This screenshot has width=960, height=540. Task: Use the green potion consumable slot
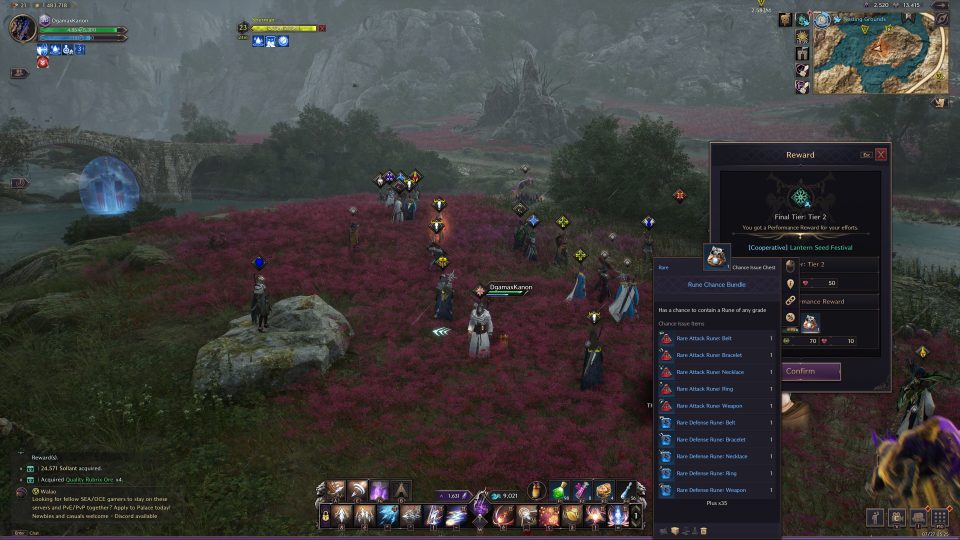(x=561, y=491)
